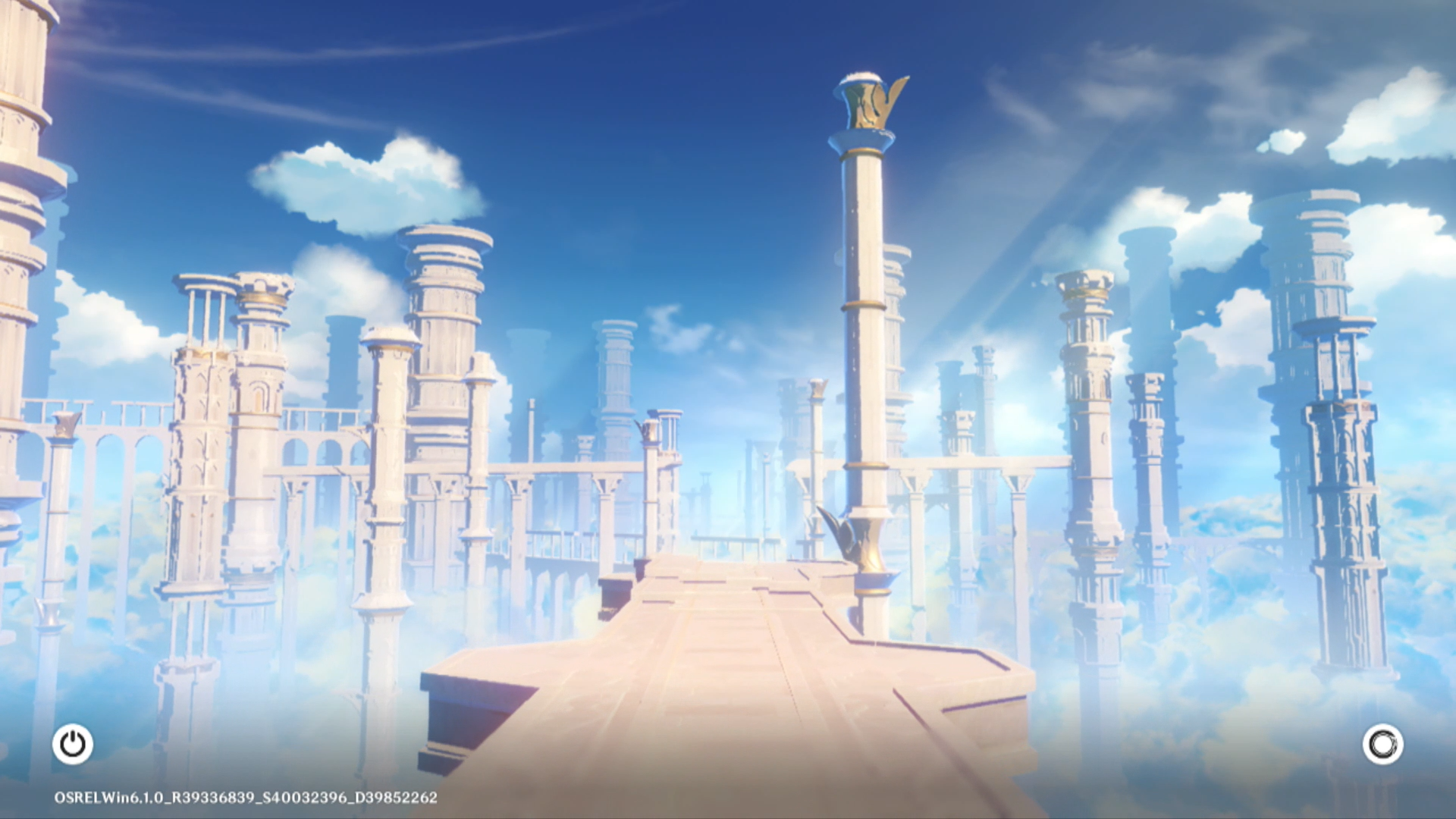
Task: Click the power exit button
Action: click(x=73, y=744)
